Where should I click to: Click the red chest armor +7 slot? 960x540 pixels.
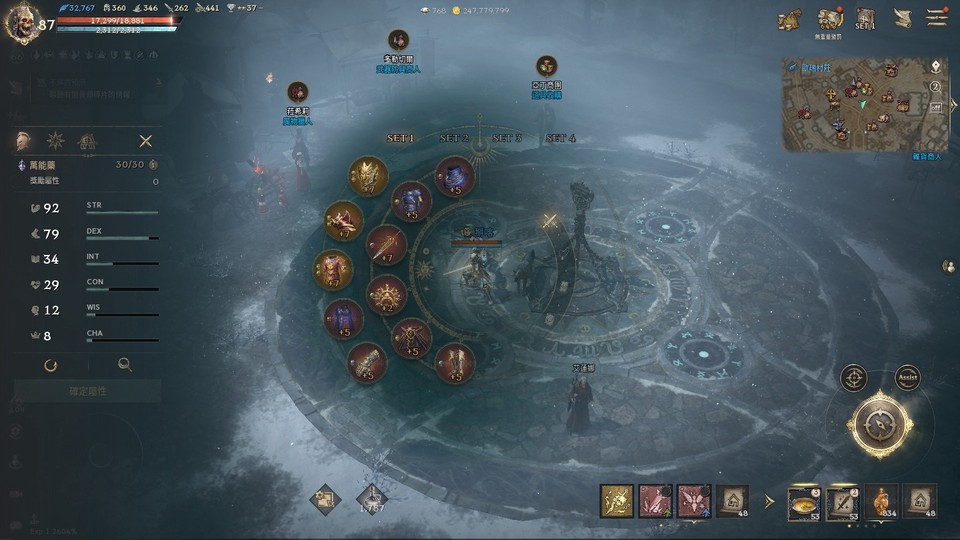coord(333,269)
